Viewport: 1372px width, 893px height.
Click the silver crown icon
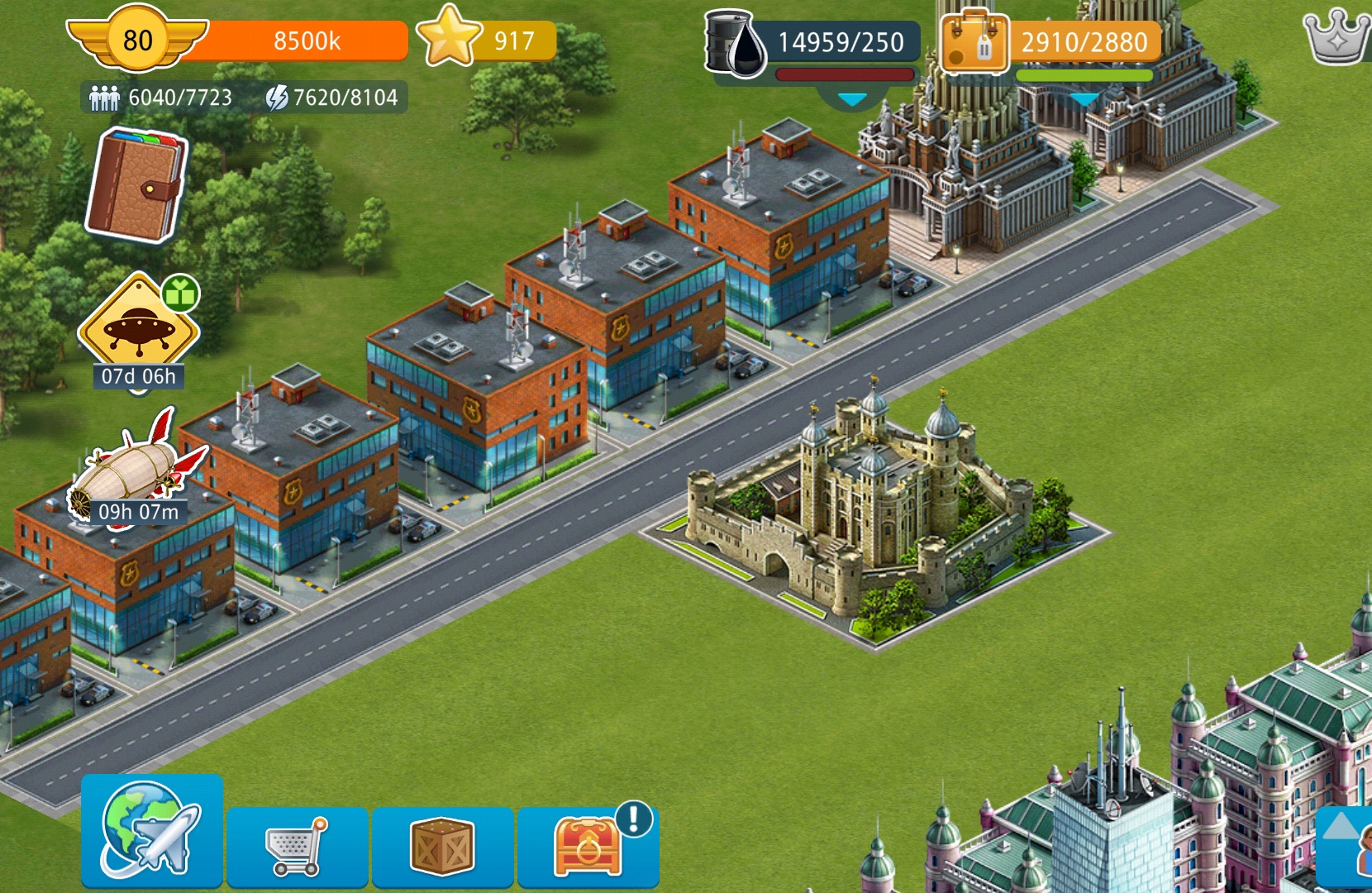point(1335,37)
